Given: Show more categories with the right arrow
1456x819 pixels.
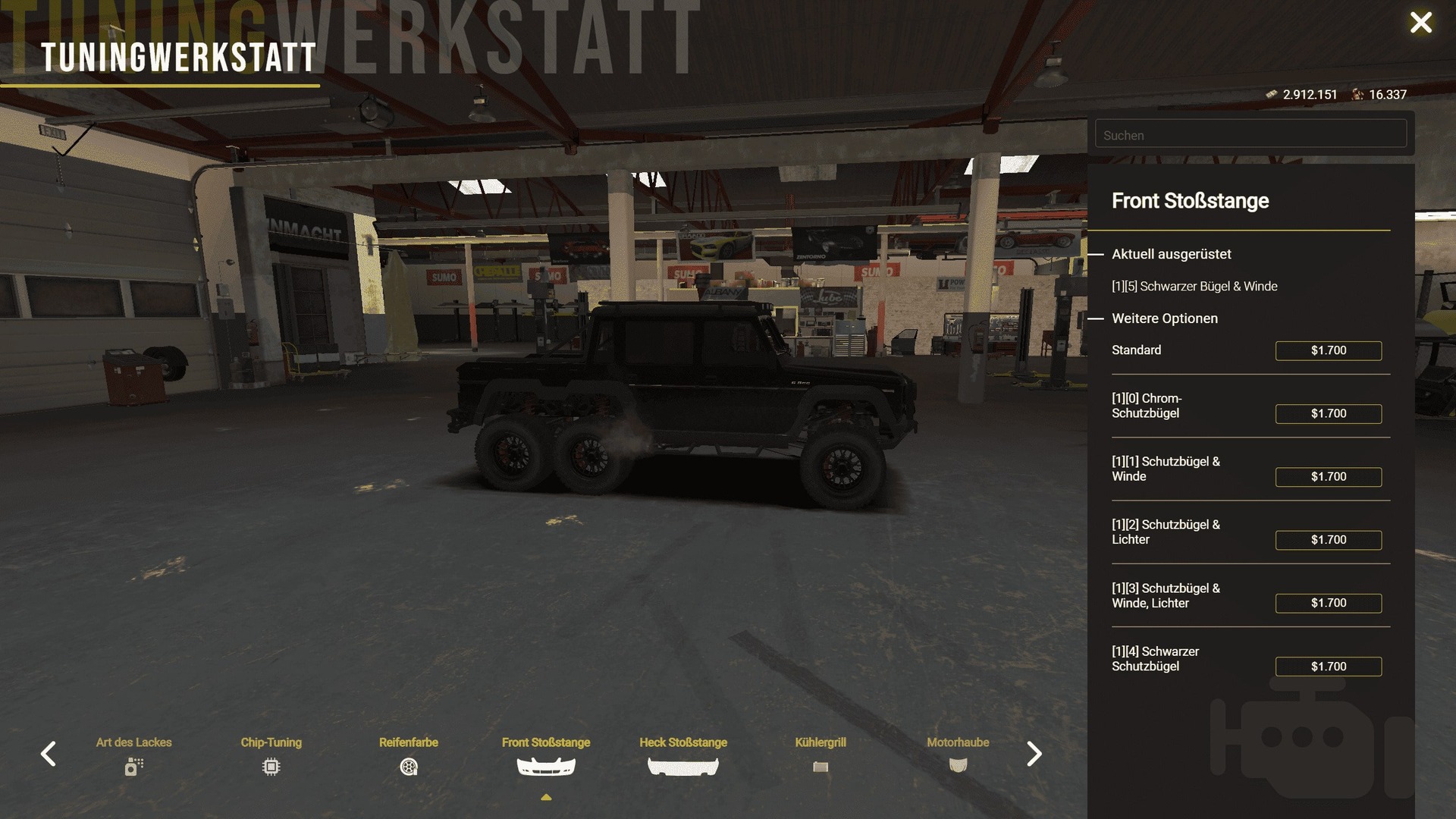Looking at the screenshot, I should pos(1034,754).
